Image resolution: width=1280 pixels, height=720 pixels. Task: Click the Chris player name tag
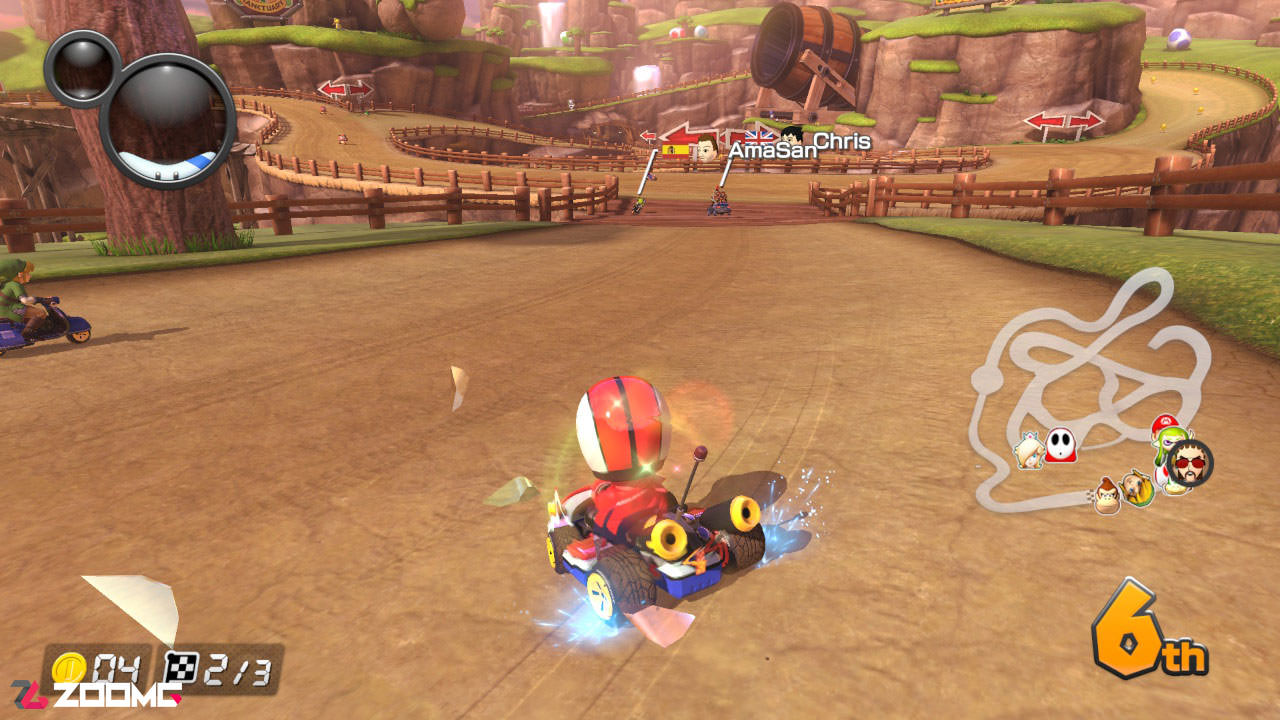(x=841, y=141)
